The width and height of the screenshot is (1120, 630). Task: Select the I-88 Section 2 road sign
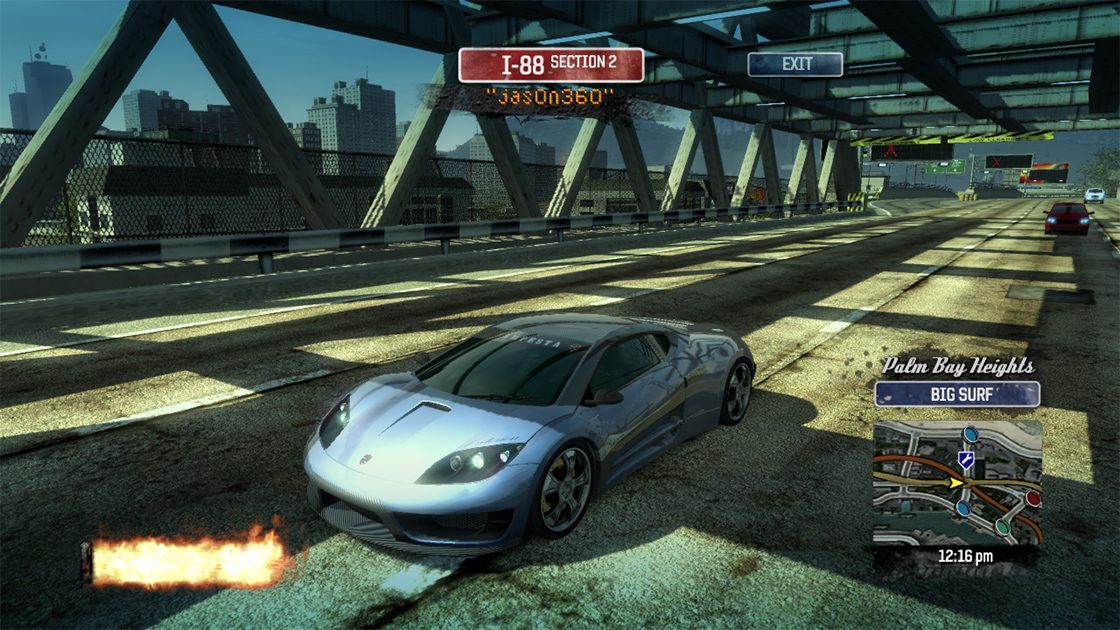(x=551, y=64)
